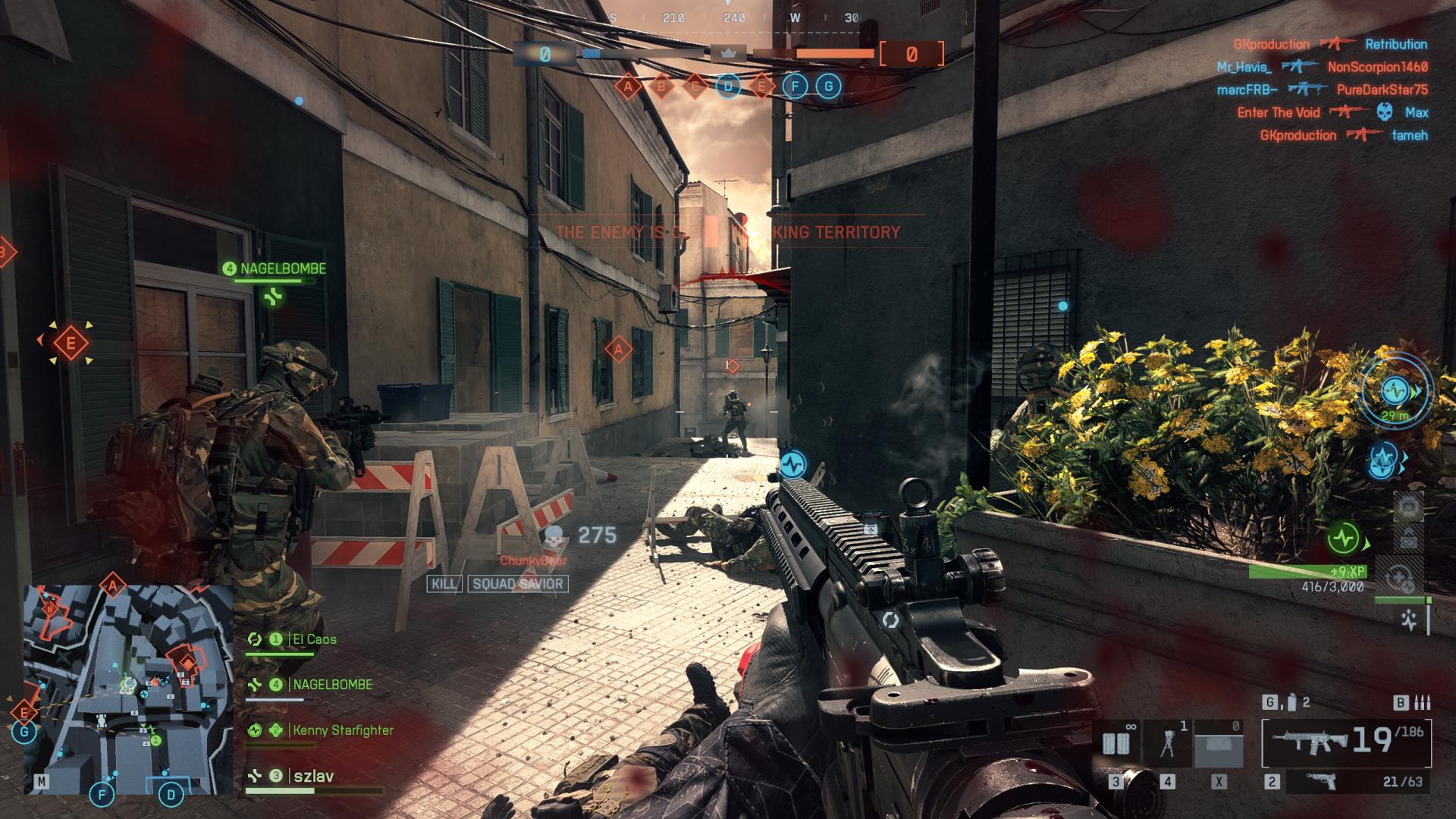This screenshot has height=819, width=1456.
Task: Select objective G in the top capture bar
Action: point(828,86)
